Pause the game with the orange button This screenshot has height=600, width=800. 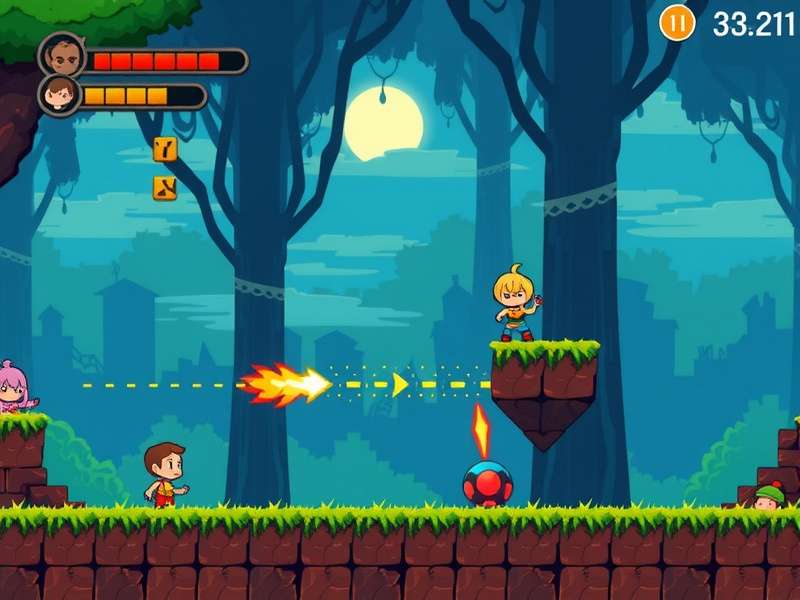[x=677, y=22]
